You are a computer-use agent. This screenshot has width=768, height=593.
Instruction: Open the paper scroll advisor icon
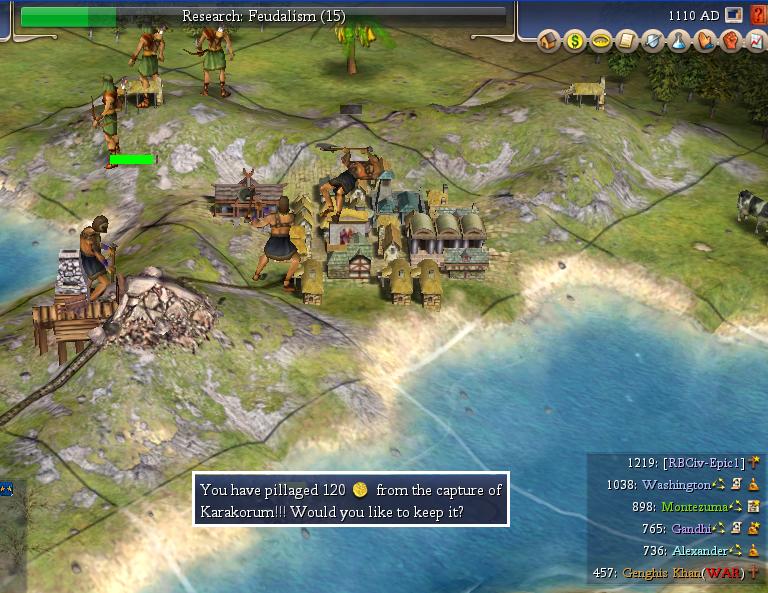click(626, 41)
